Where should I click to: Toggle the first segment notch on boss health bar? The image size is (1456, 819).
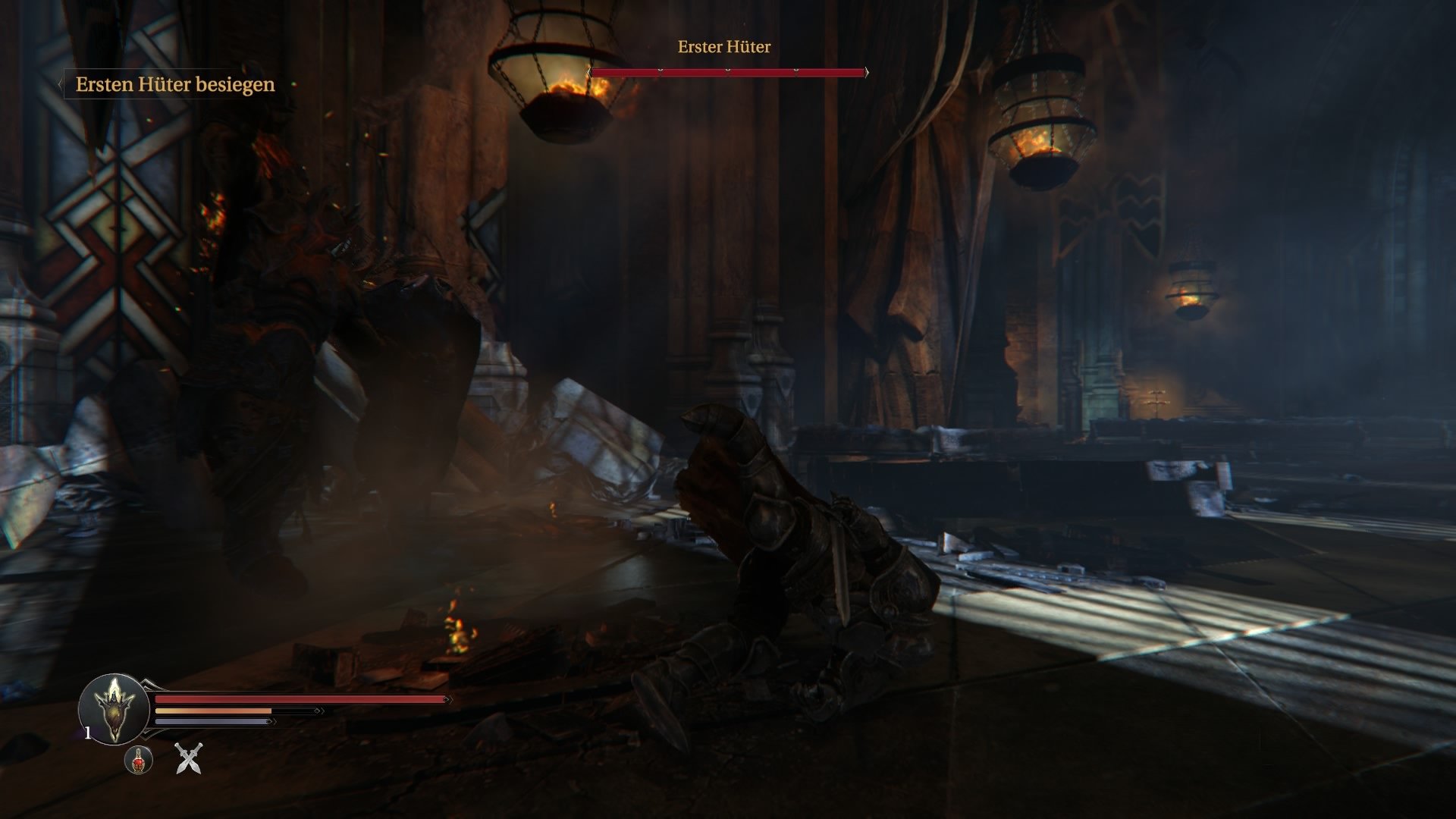661,70
